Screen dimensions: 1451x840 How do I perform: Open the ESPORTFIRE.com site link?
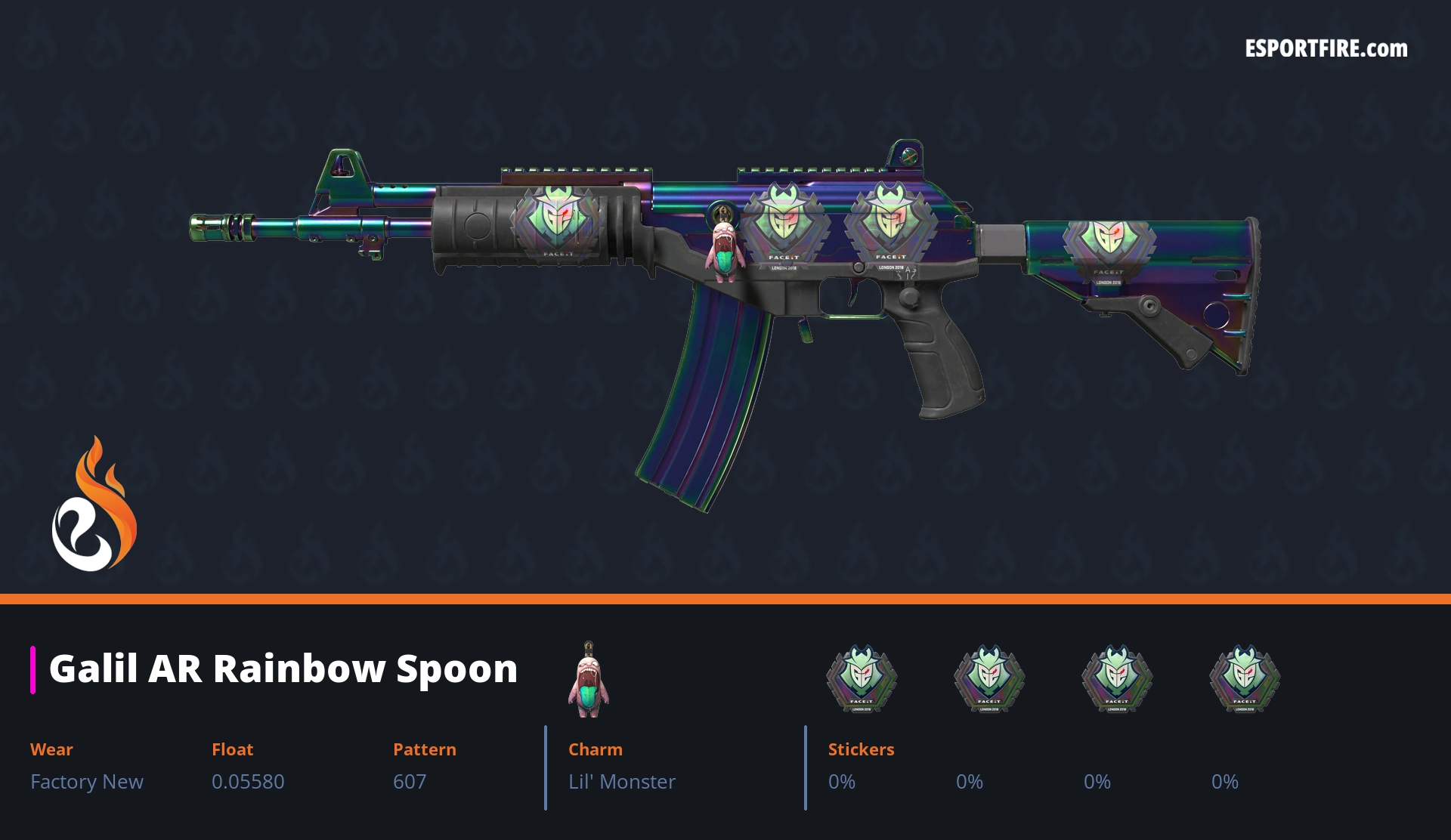click(x=1326, y=49)
